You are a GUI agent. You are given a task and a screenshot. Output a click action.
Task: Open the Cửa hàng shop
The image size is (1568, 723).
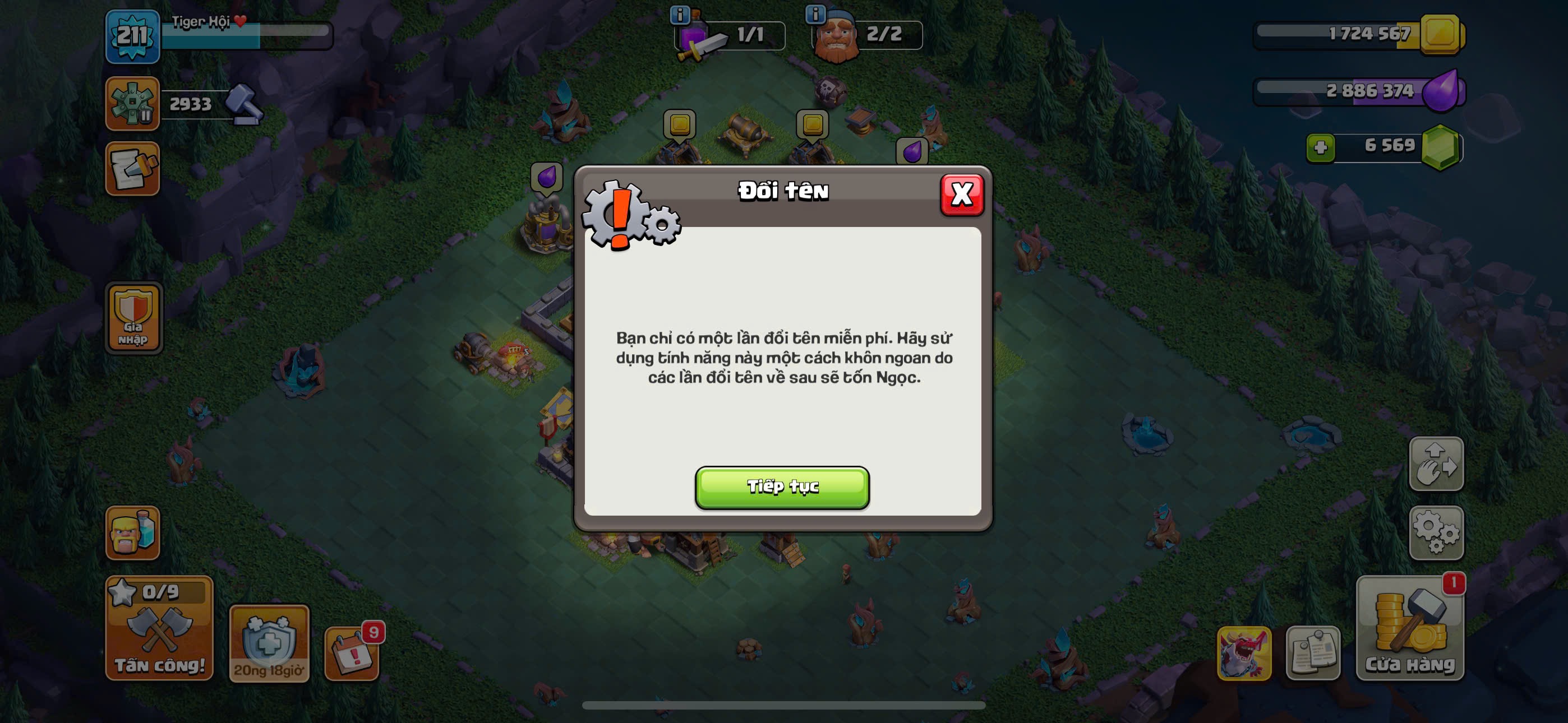1409,628
